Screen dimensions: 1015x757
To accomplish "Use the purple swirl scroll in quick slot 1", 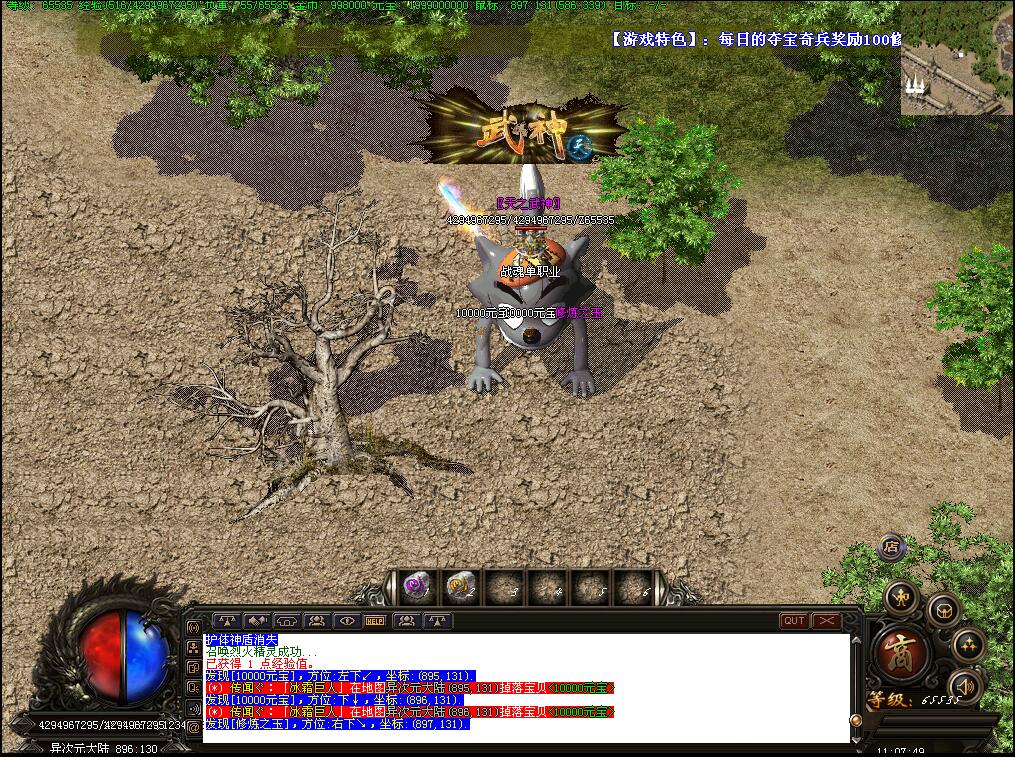I will tap(416, 586).
